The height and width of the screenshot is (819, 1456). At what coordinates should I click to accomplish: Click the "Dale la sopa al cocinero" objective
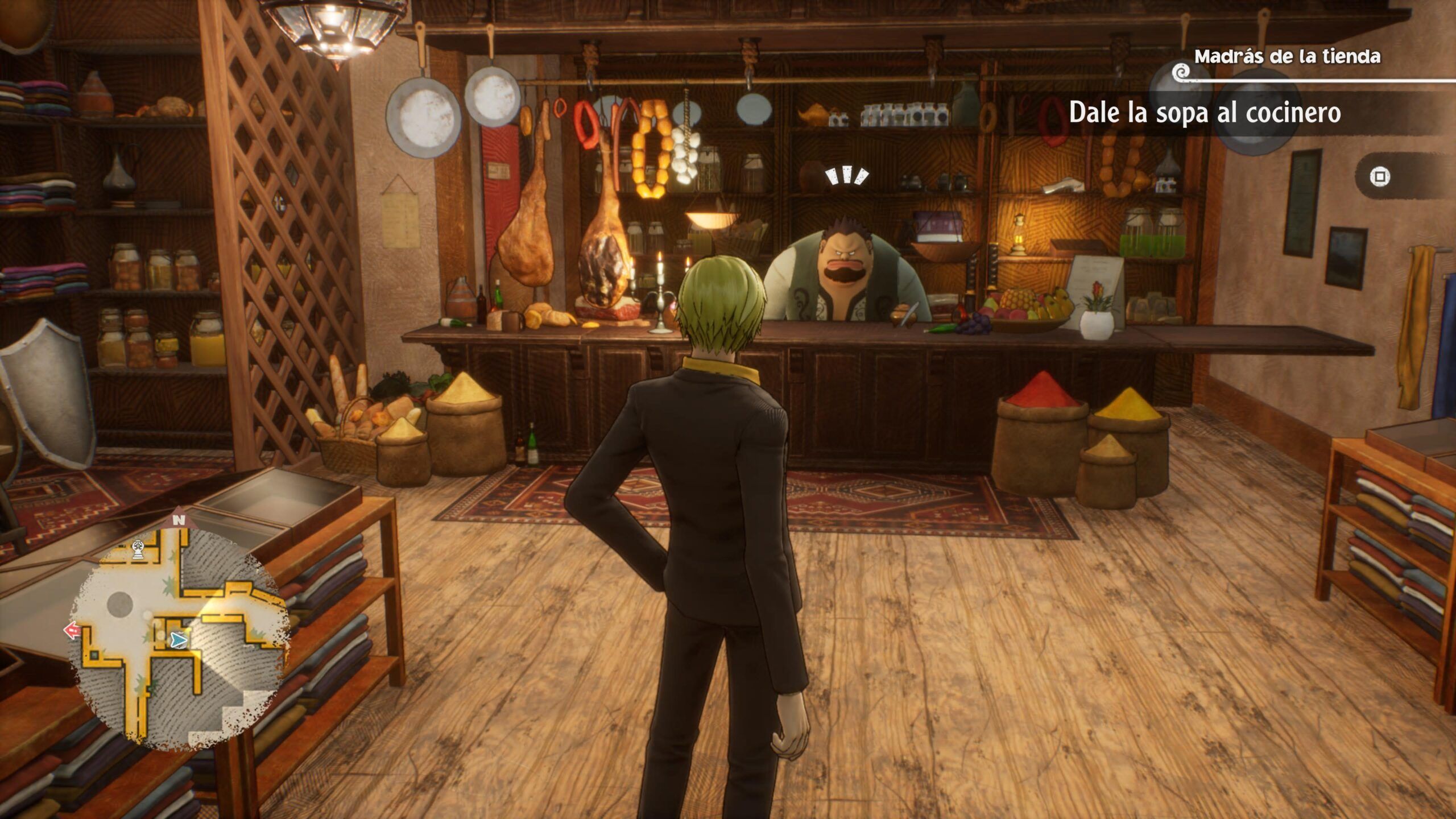click(1205, 113)
